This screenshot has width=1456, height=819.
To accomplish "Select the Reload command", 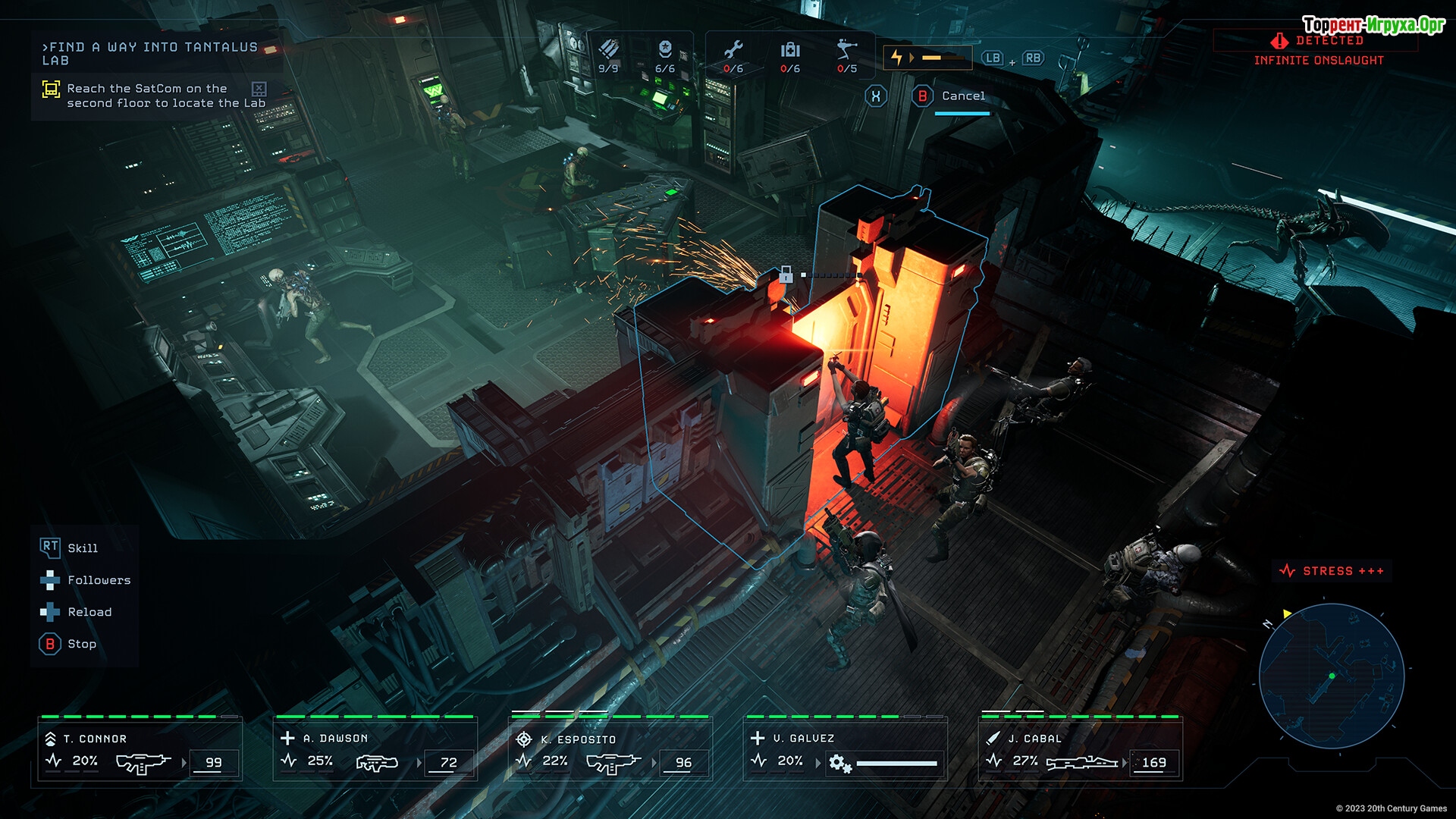I will tap(89, 612).
